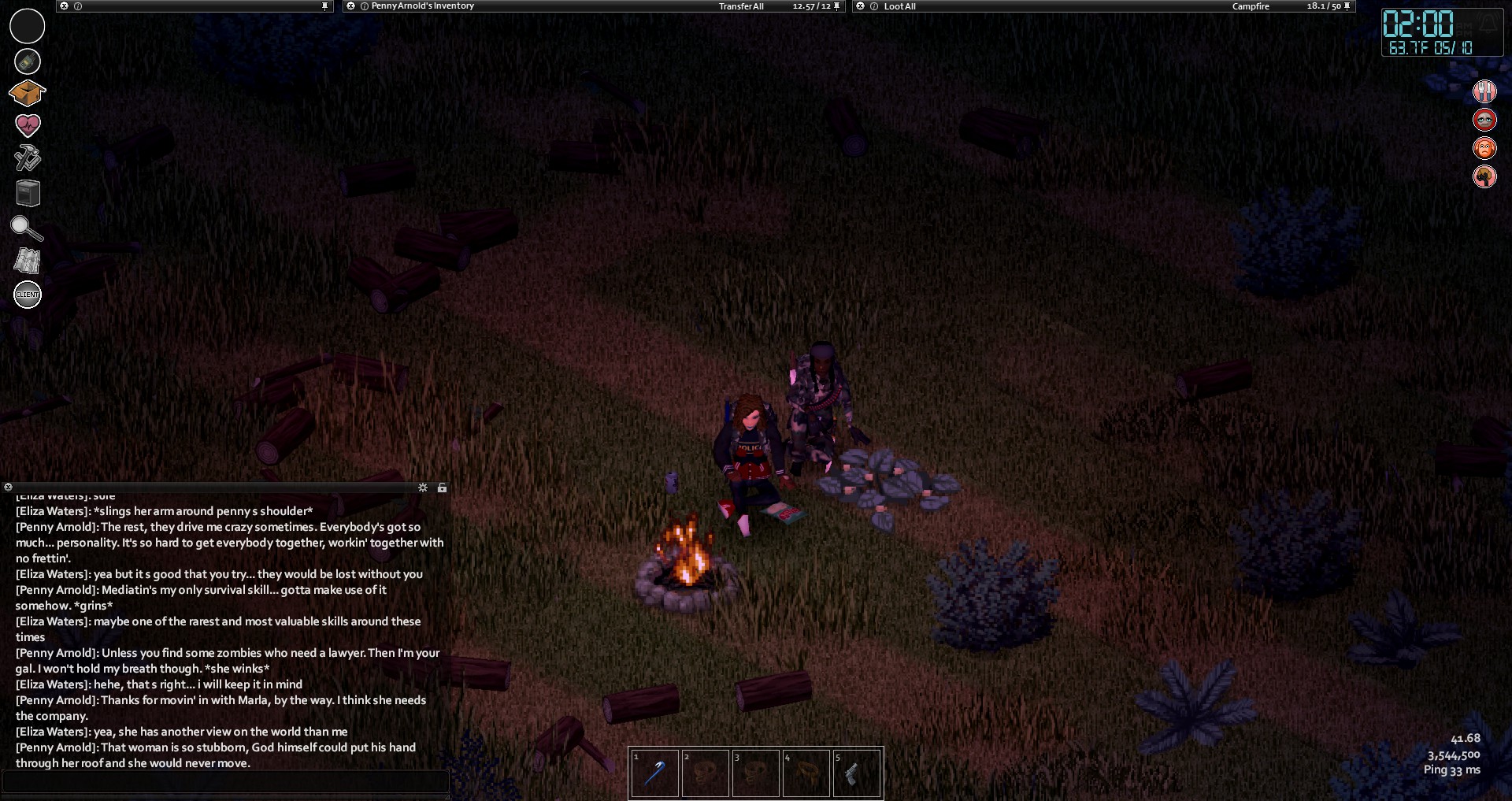Activate the magnifying glass search mode
The image size is (1512, 801).
click(x=26, y=228)
